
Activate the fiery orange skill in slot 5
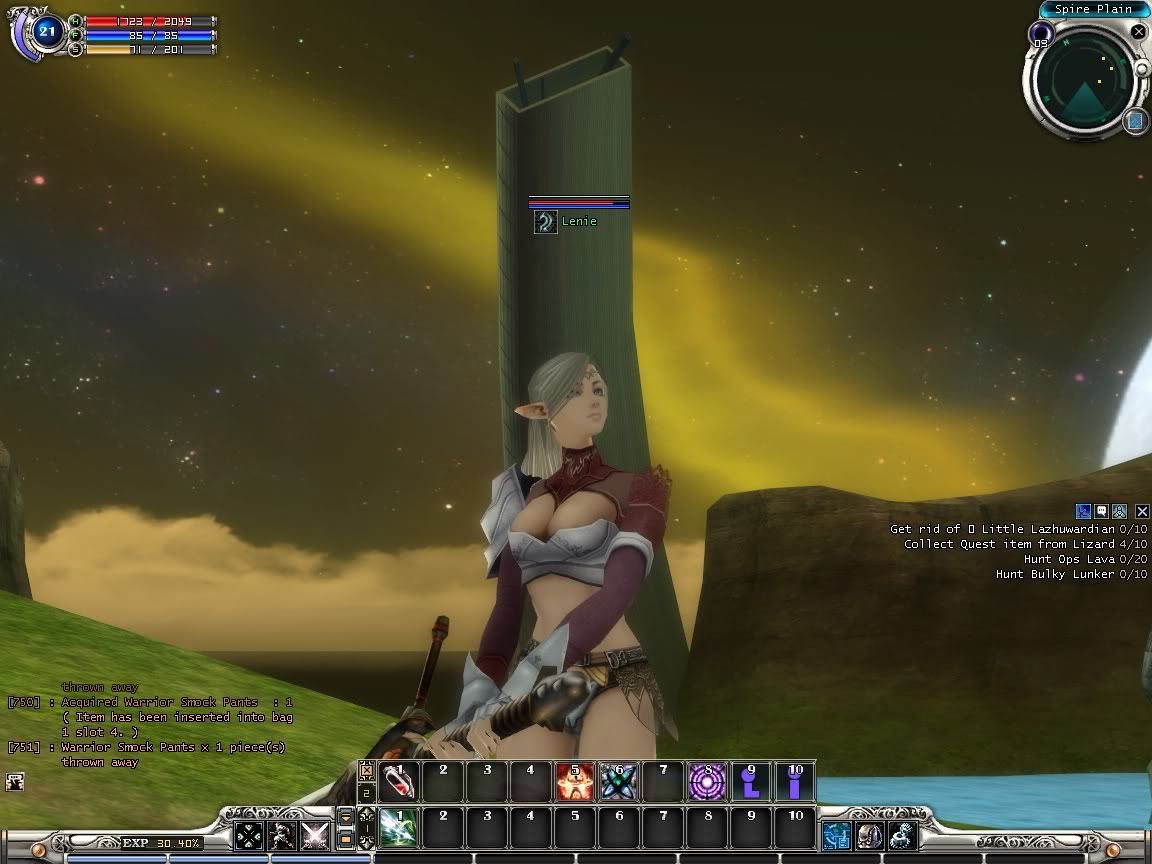(x=575, y=782)
